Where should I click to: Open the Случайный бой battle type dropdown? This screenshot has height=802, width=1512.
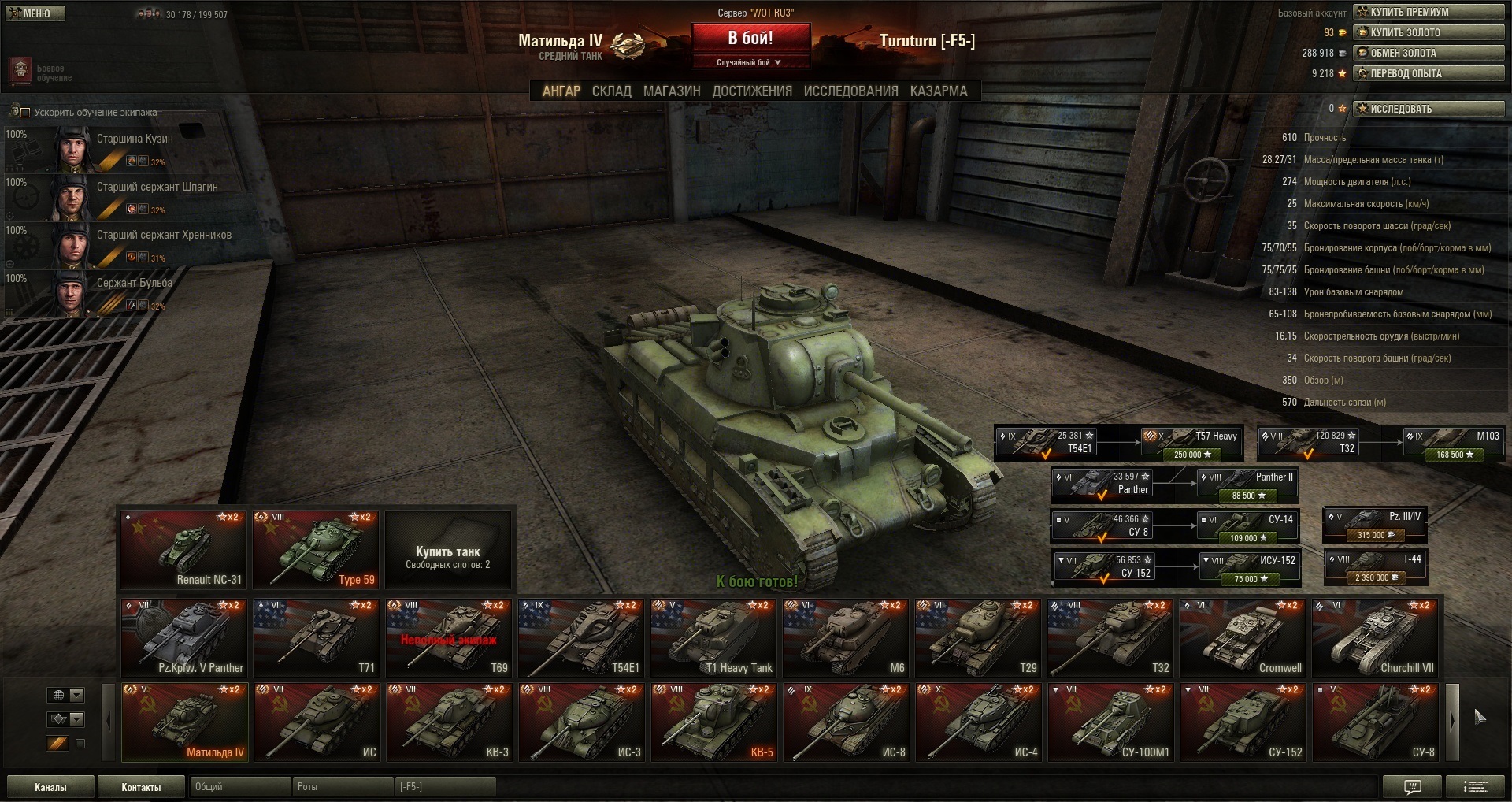(x=750, y=62)
